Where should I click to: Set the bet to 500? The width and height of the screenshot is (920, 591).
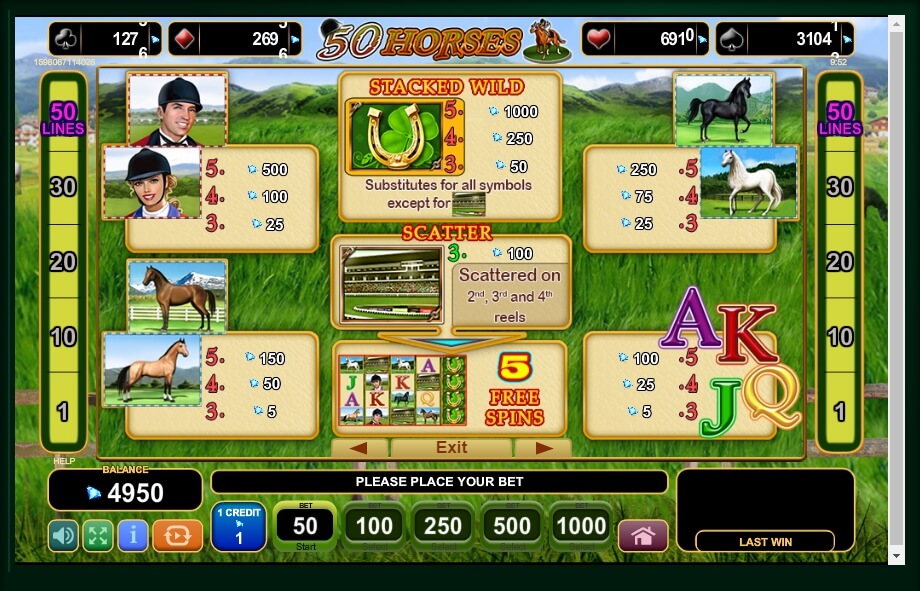pos(512,527)
